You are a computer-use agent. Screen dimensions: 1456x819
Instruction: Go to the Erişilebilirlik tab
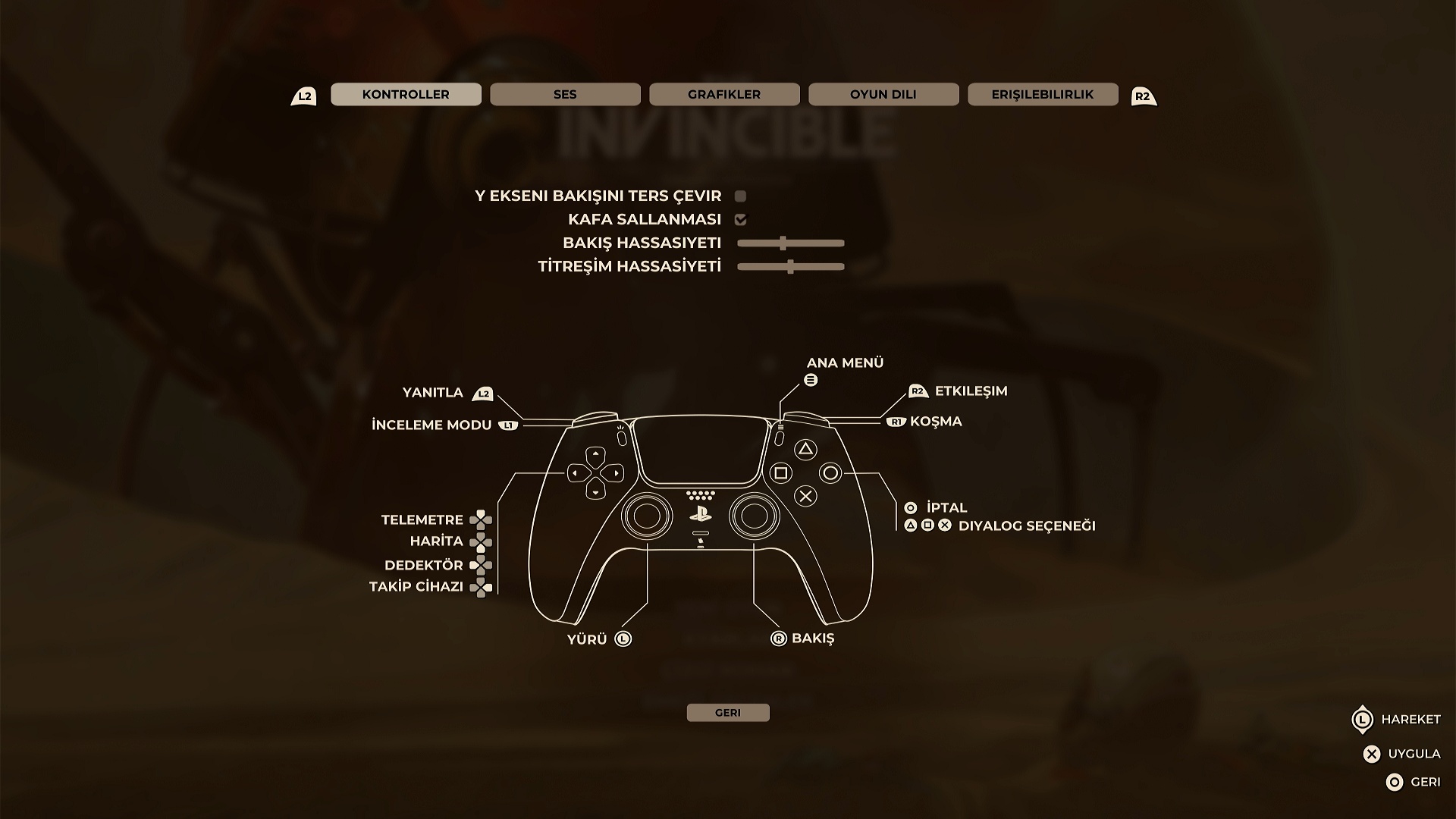coord(1043,94)
